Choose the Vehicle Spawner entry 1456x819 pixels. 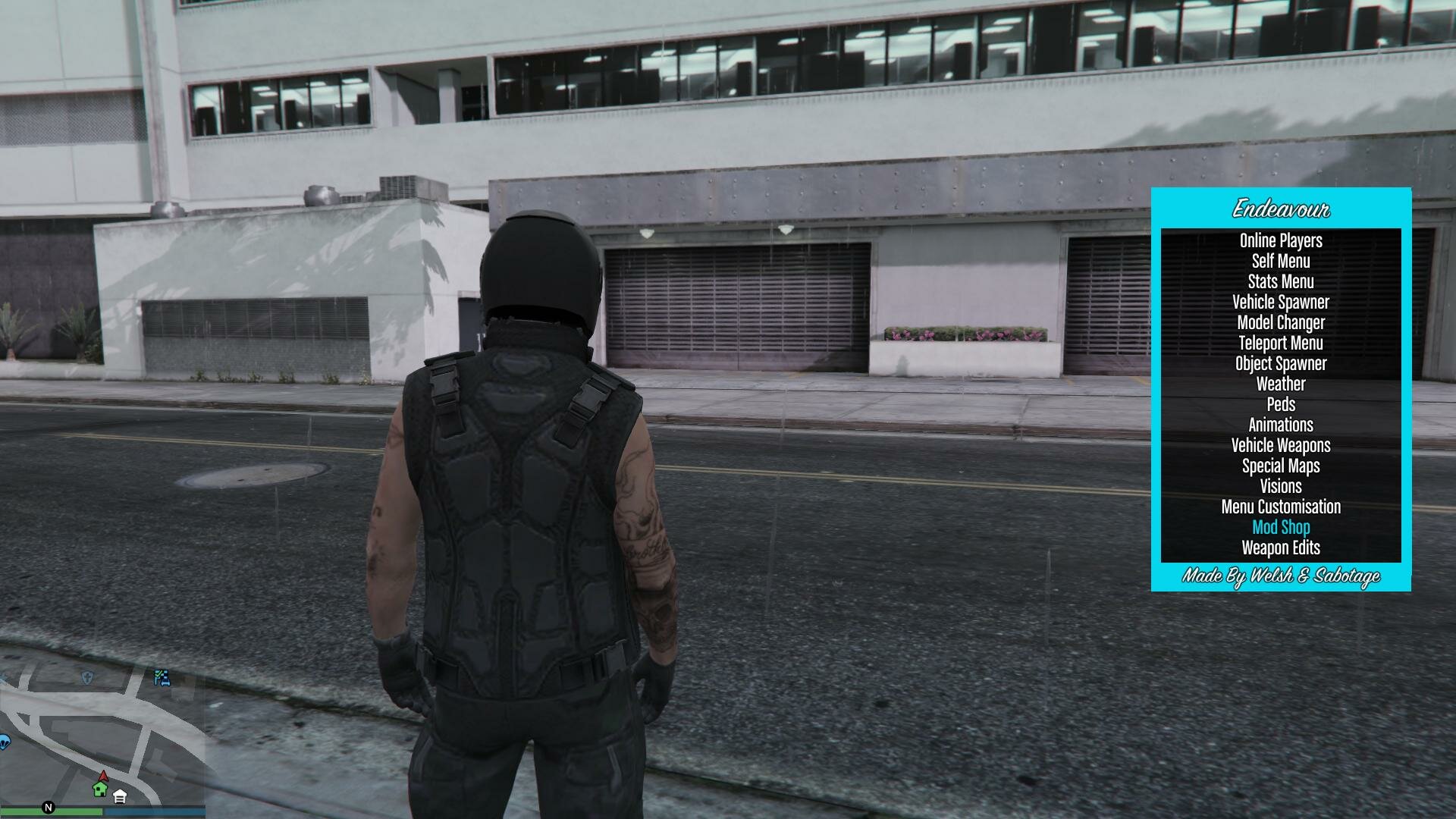click(x=1281, y=303)
